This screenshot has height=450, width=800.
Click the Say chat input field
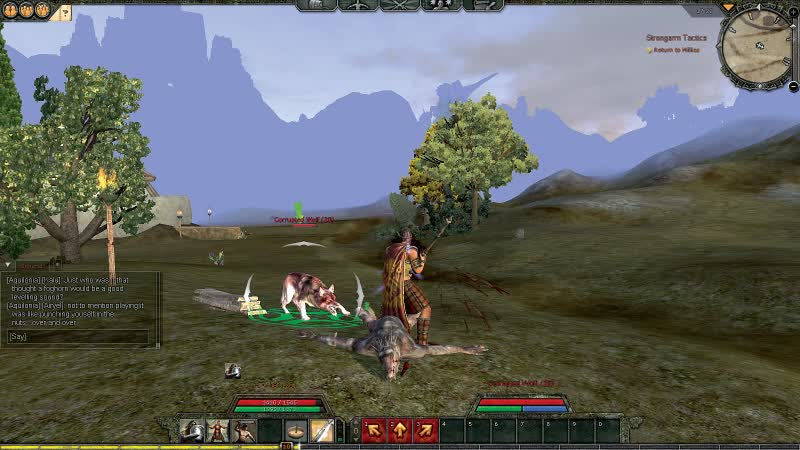[x=80, y=337]
